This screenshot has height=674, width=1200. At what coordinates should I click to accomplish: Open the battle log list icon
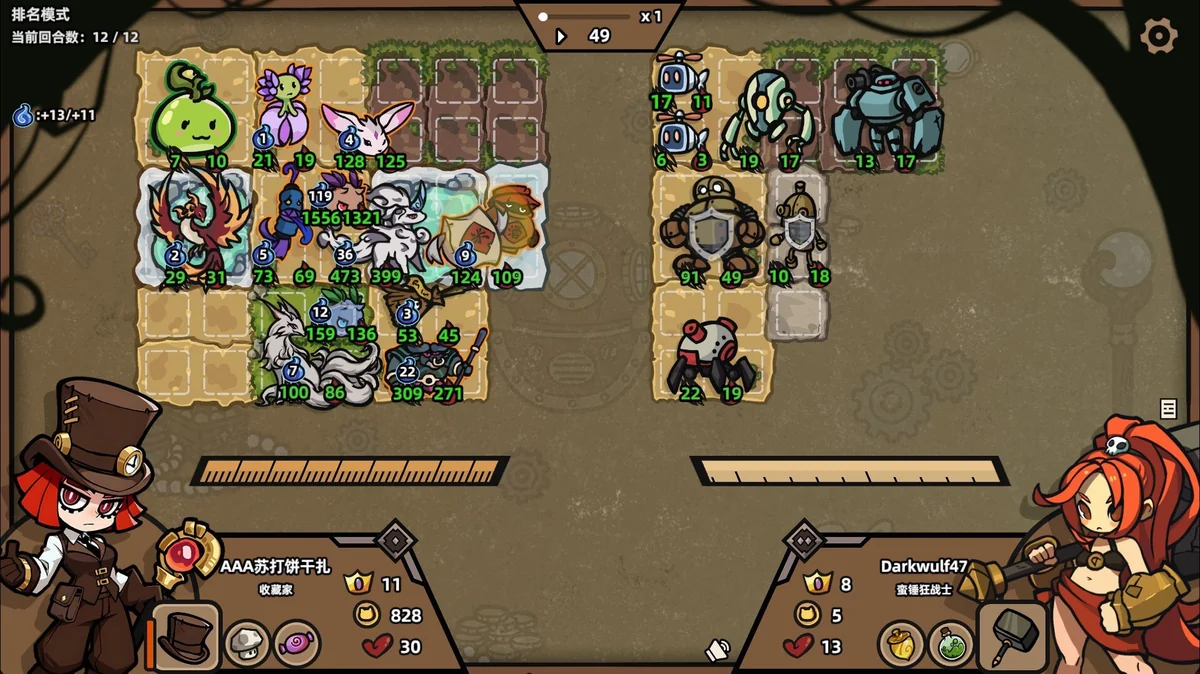pos(1168,408)
